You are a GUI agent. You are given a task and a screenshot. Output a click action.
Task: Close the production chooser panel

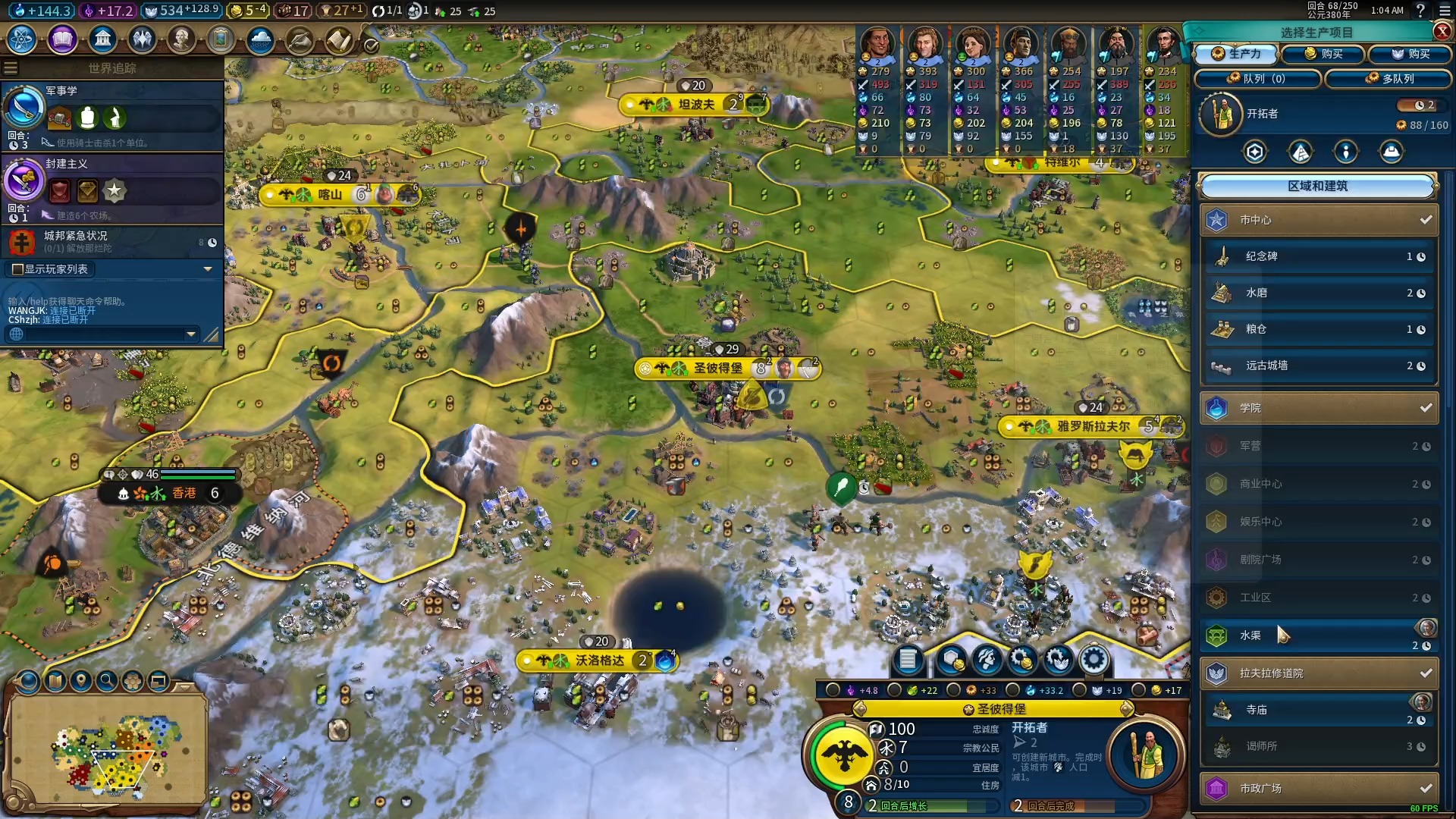click(1442, 31)
